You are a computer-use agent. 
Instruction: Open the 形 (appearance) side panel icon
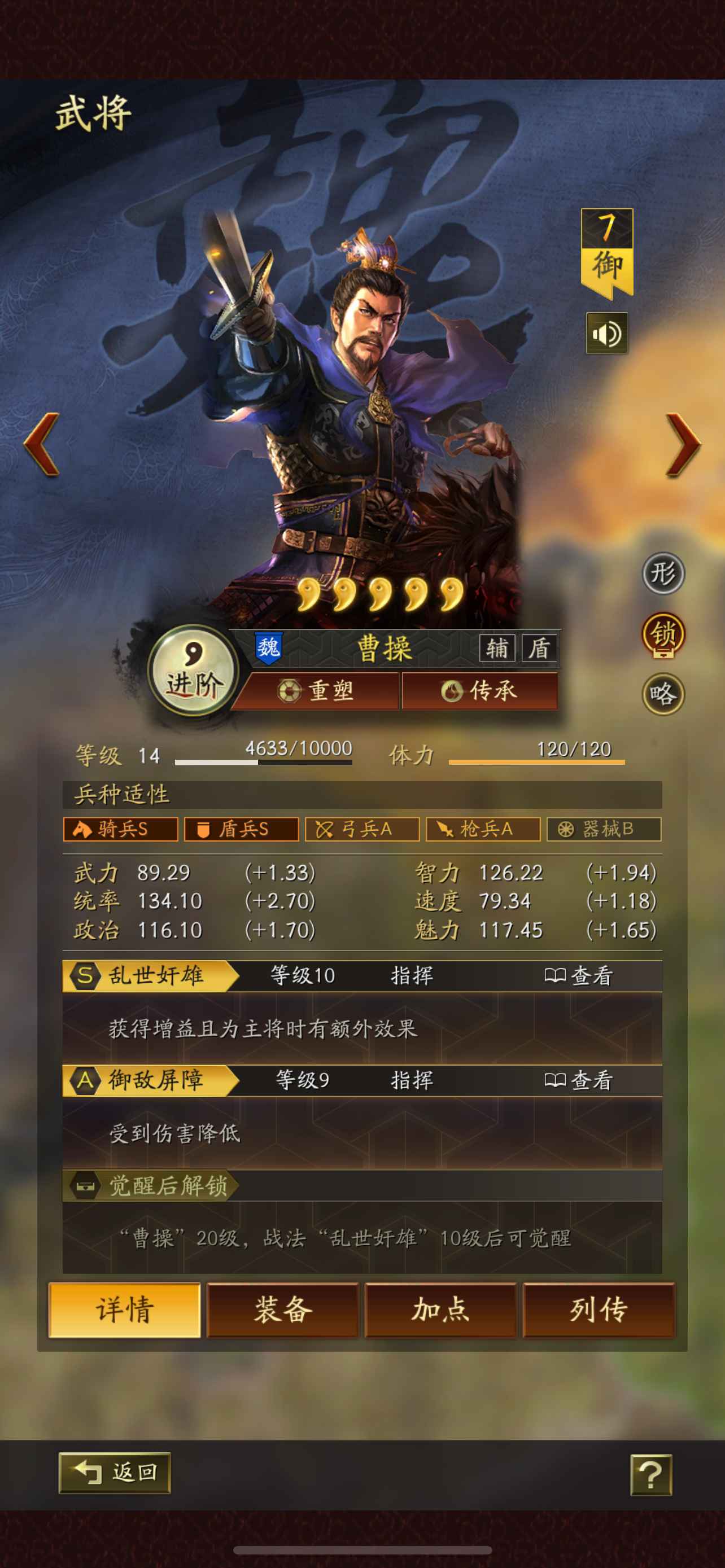(x=665, y=575)
